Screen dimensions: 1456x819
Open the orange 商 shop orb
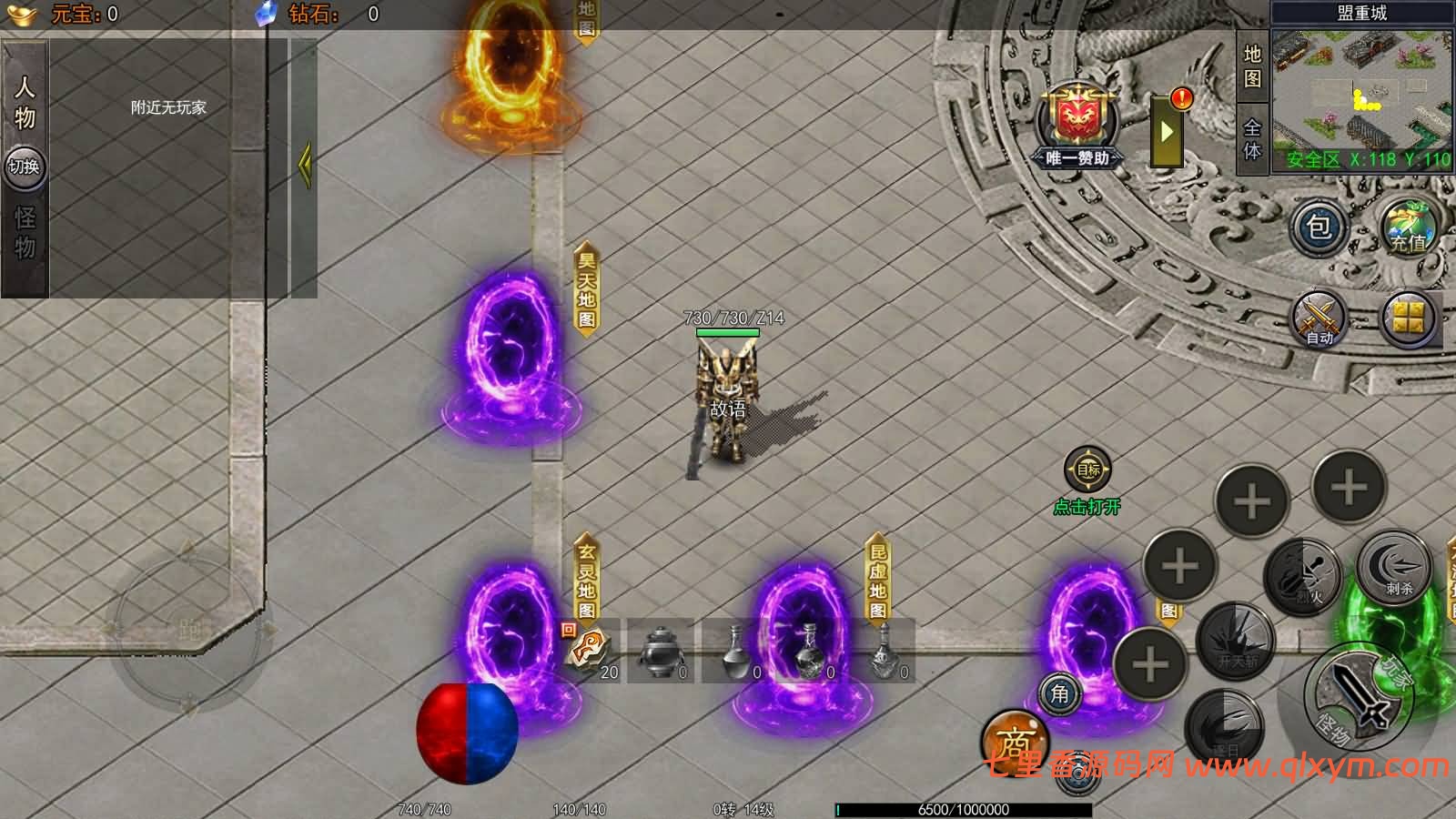1013,741
